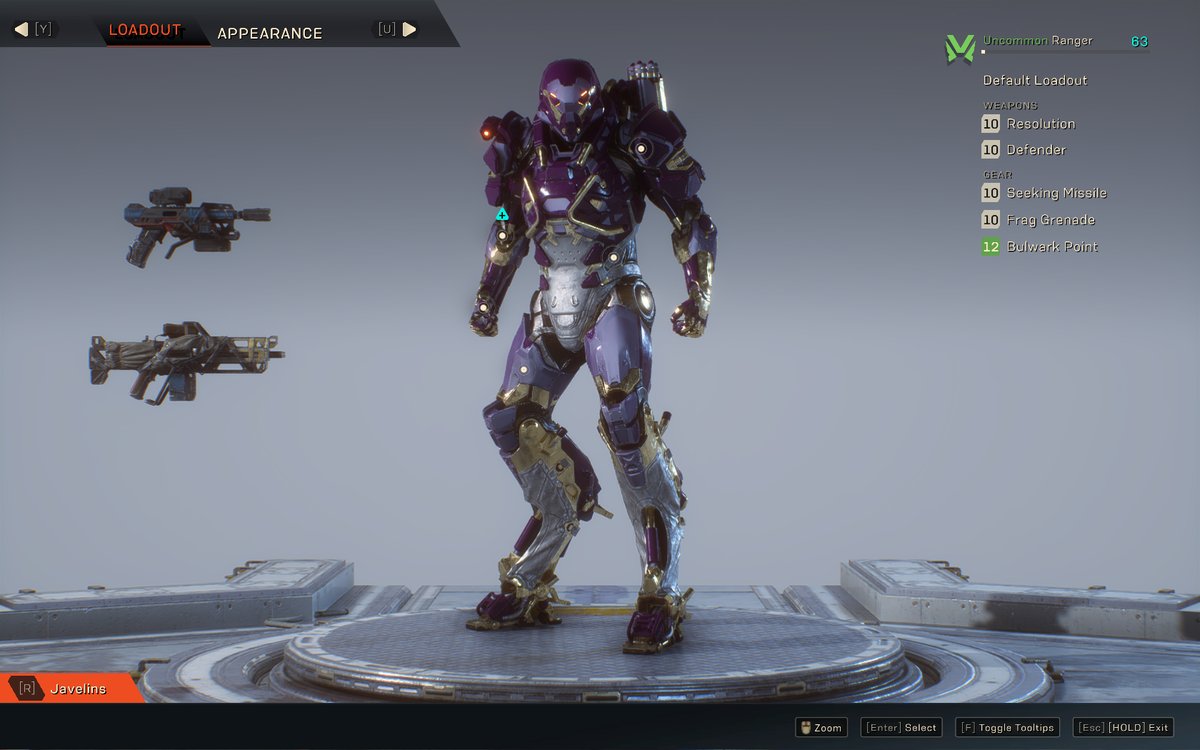
Task: Pick the lower weapon model thumbnail
Action: (x=186, y=361)
